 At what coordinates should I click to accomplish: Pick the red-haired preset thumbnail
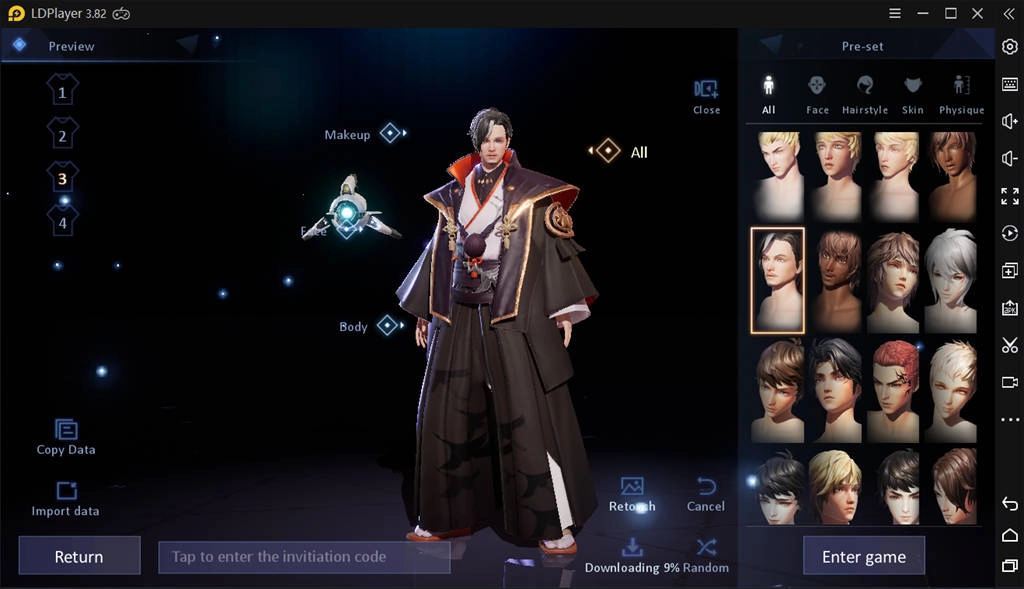click(893, 389)
